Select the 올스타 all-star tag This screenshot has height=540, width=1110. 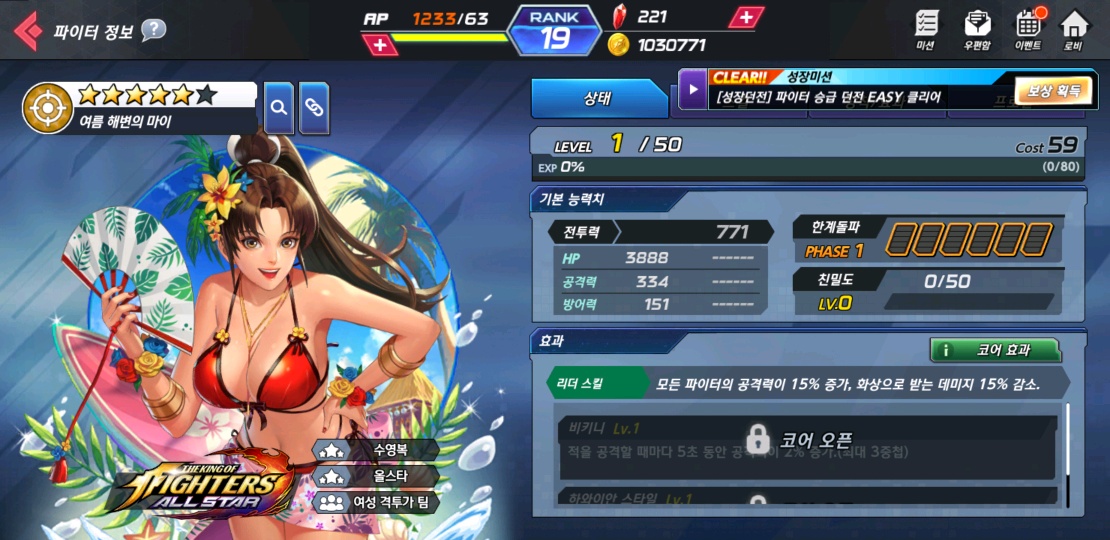pyautogui.click(x=376, y=476)
